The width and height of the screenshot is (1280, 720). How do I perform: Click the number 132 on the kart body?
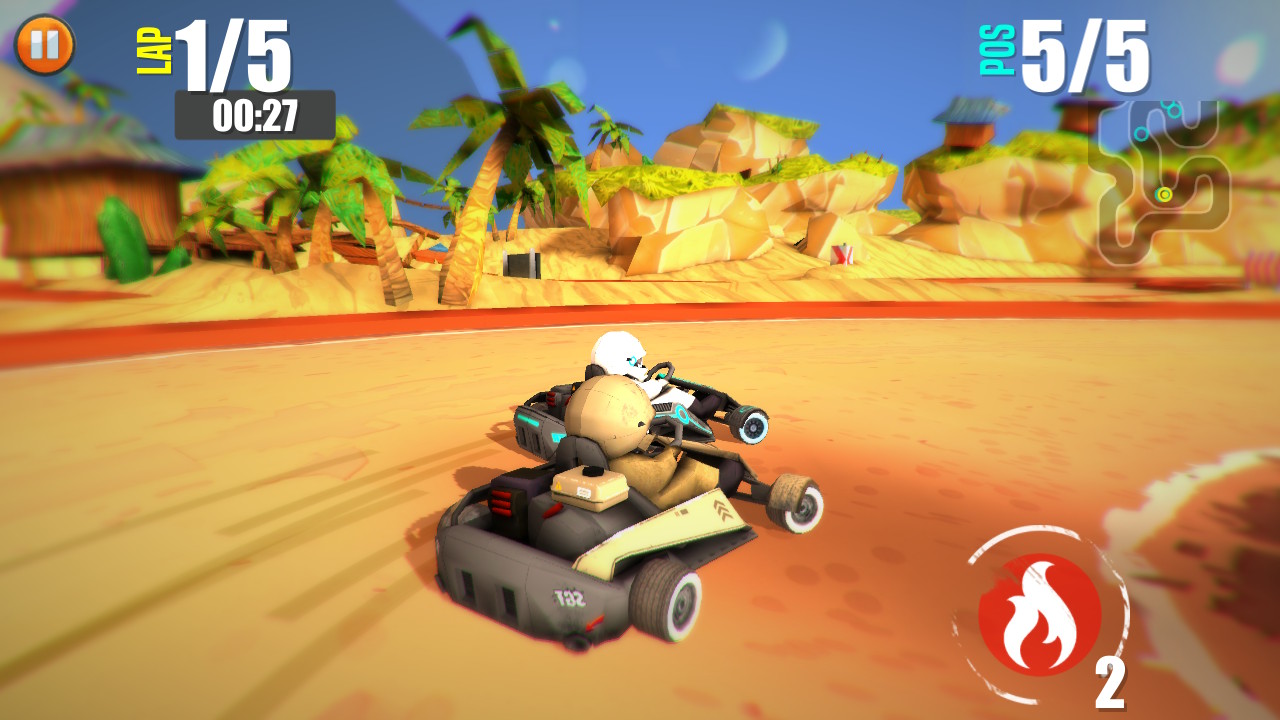click(x=568, y=597)
